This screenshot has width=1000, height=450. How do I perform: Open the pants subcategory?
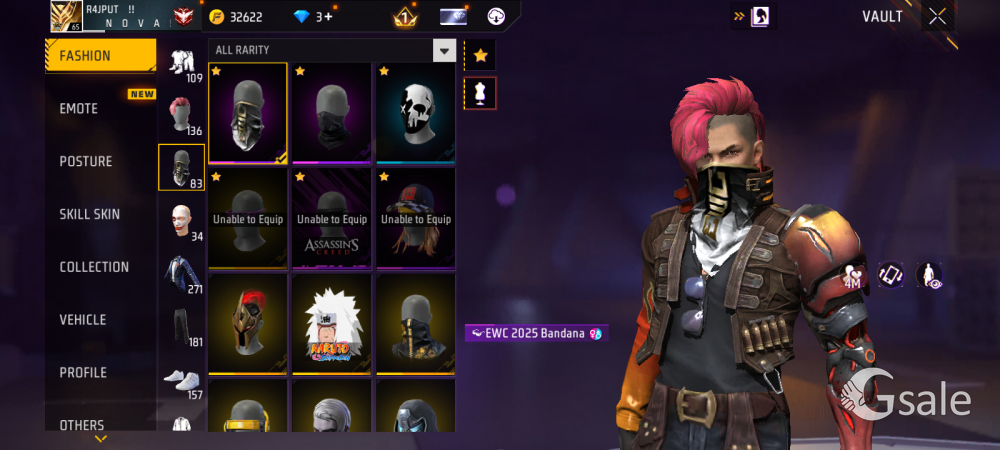pyautogui.click(x=181, y=326)
